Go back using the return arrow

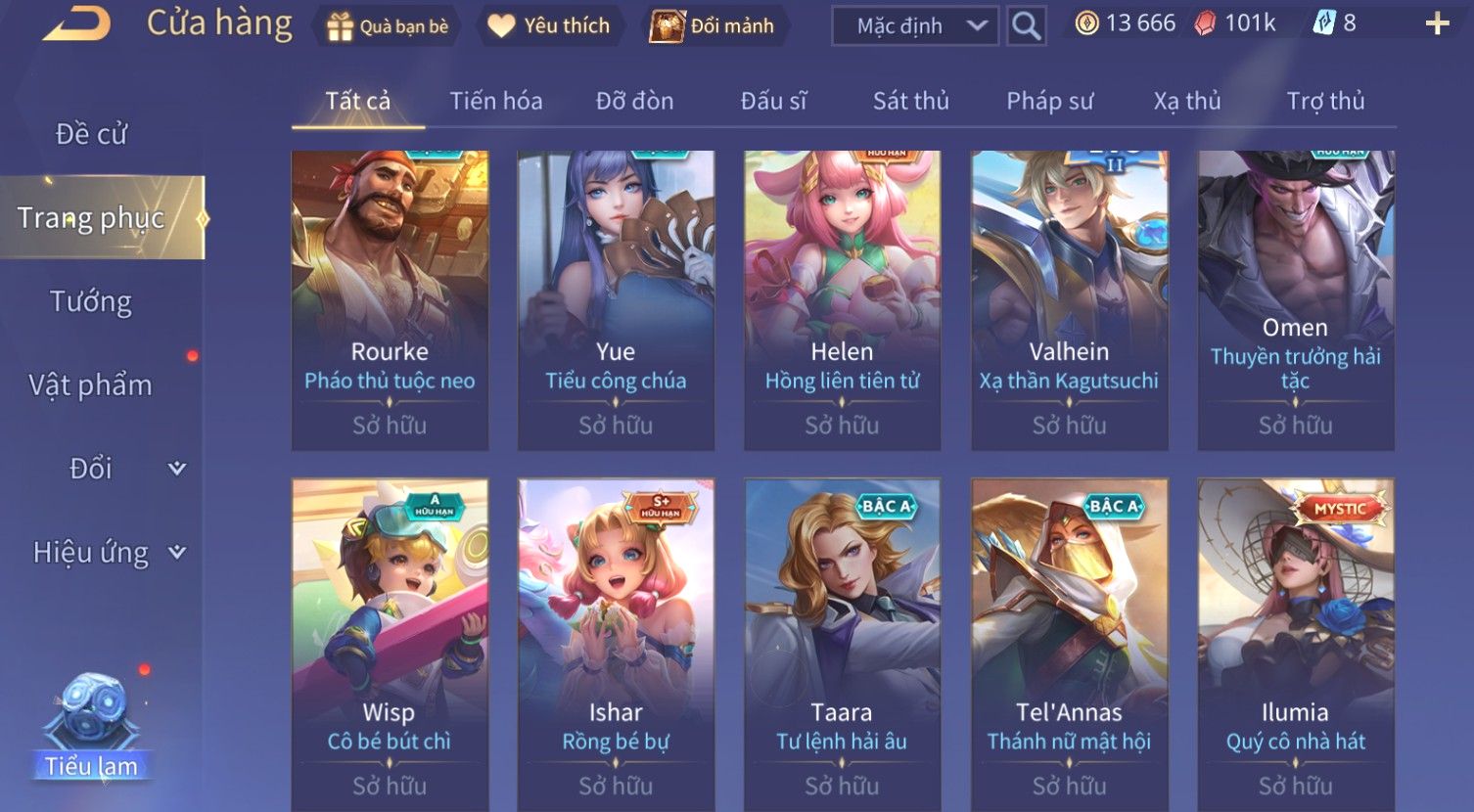[x=76, y=24]
